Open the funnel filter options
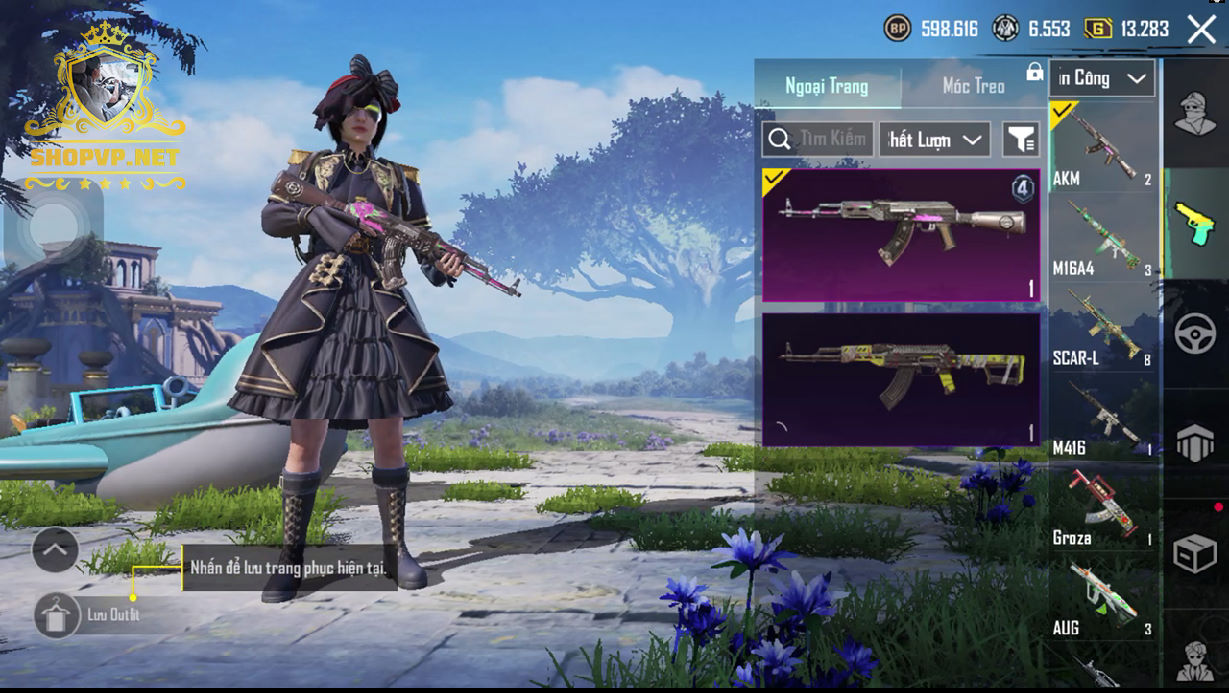Screen dimensions: 1229x693 [x=1021, y=140]
